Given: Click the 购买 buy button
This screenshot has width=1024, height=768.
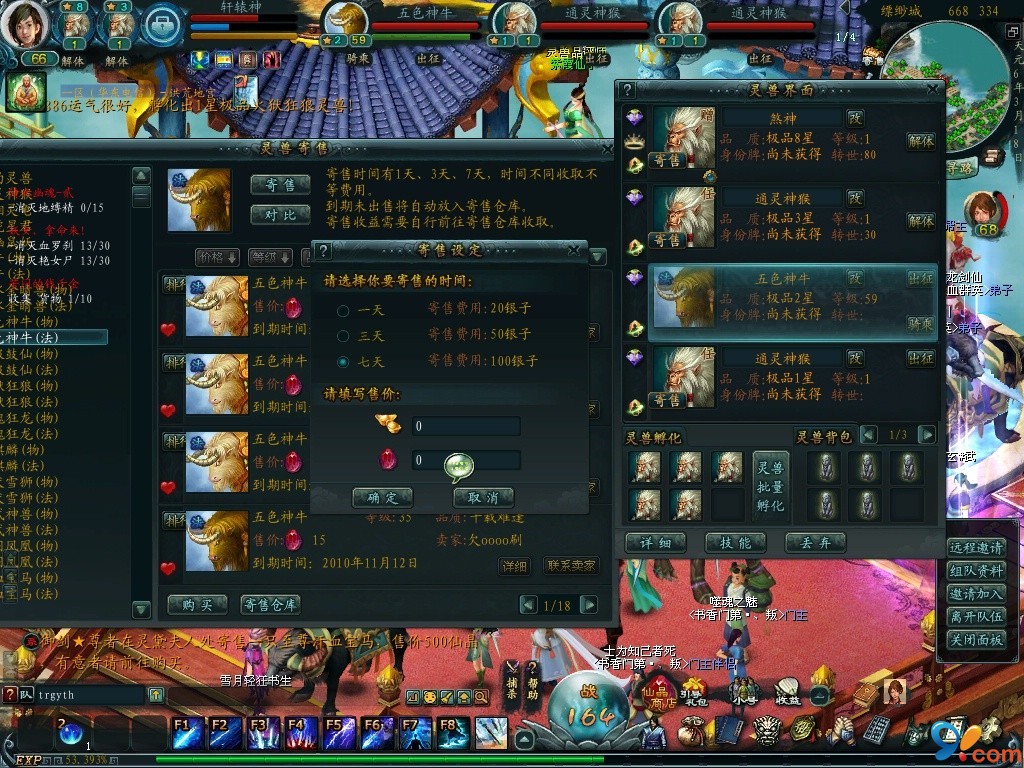Looking at the screenshot, I should [197, 605].
